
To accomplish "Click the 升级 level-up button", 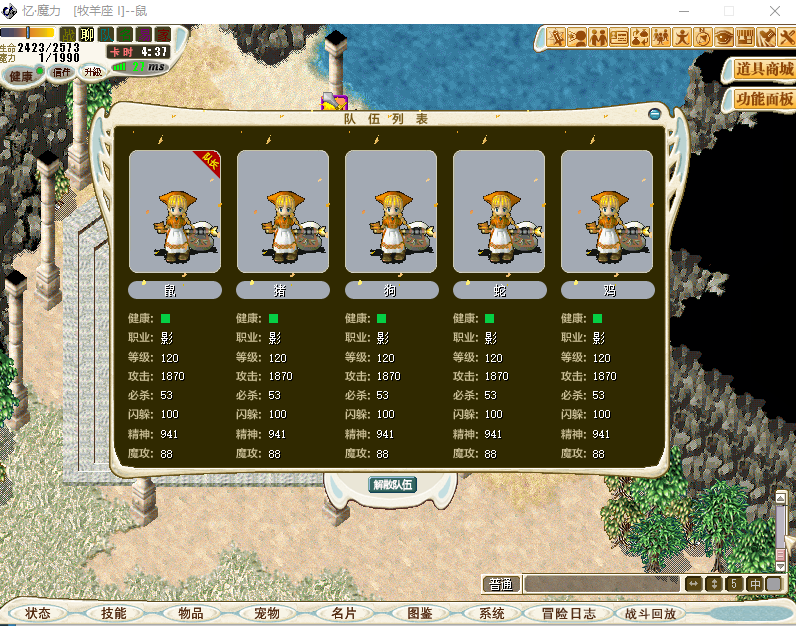I will click(93, 72).
